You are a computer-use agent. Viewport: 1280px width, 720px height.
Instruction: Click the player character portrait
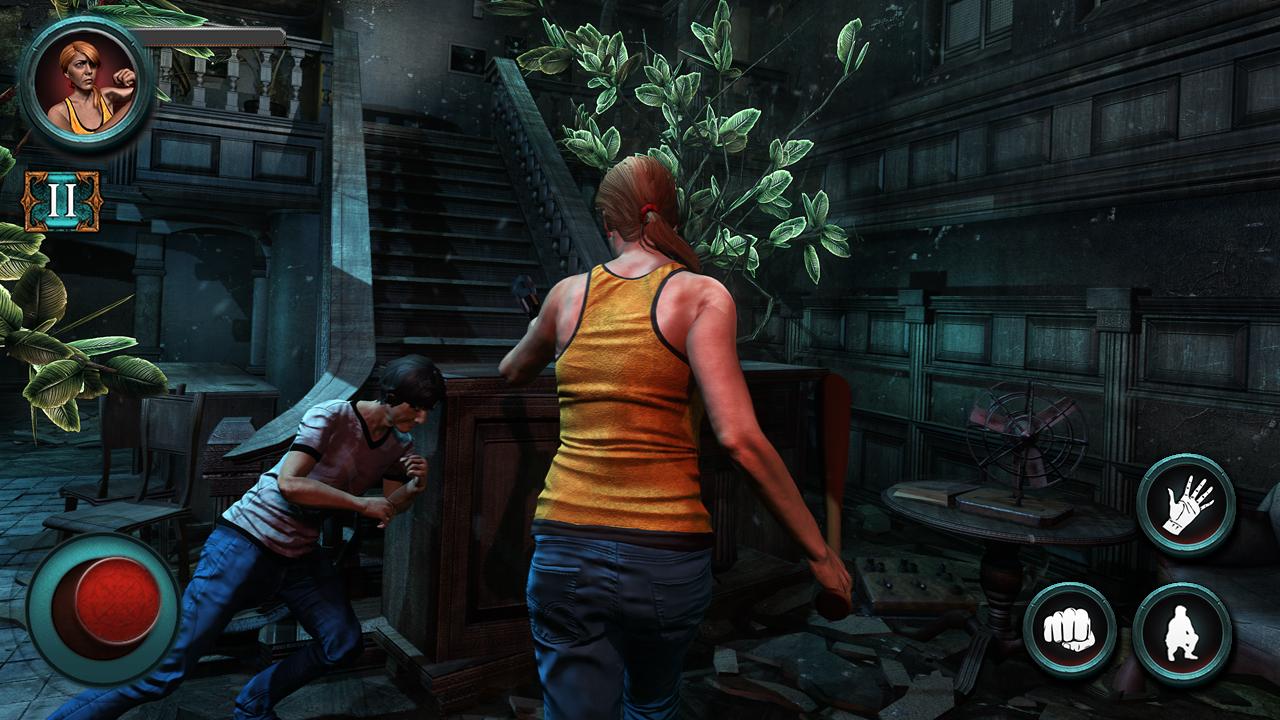tap(86, 84)
